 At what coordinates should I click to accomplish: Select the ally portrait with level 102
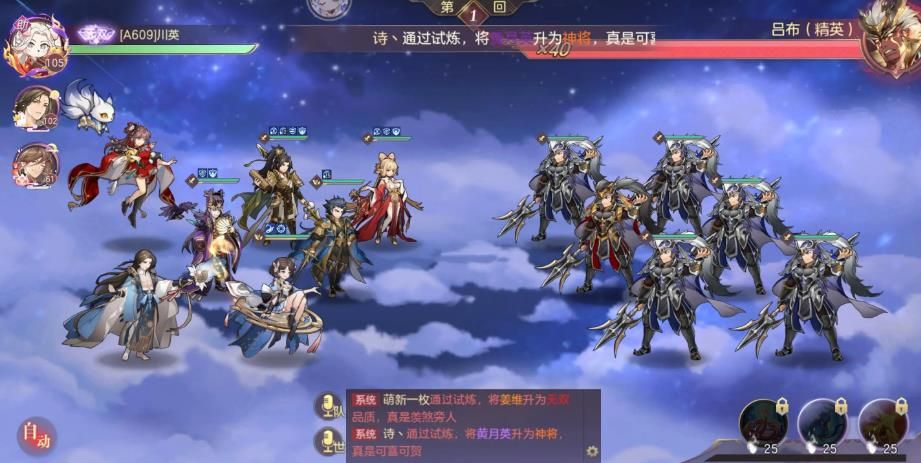(x=36, y=107)
